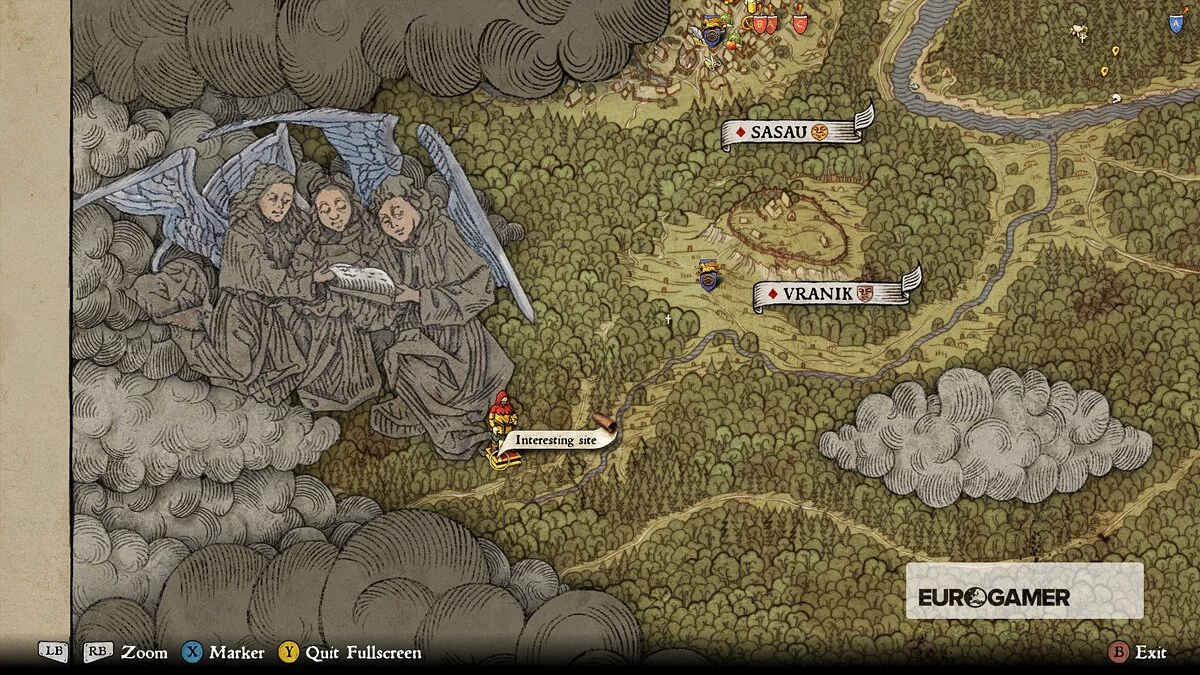
Task: Choose the blue shield marker beside Vranik
Action: point(709,275)
